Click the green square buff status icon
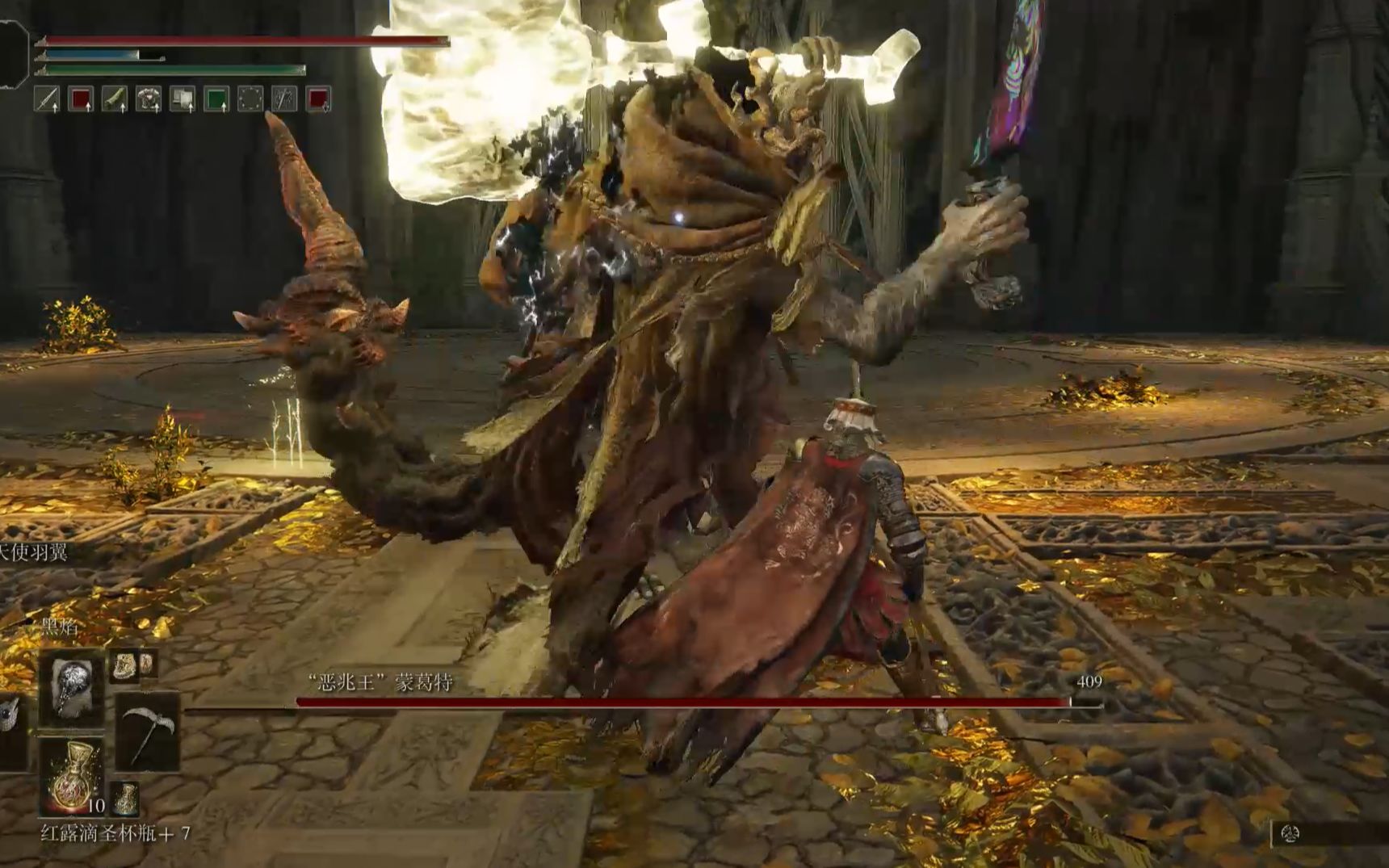This screenshot has height=868, width=1389. [216, 99]
